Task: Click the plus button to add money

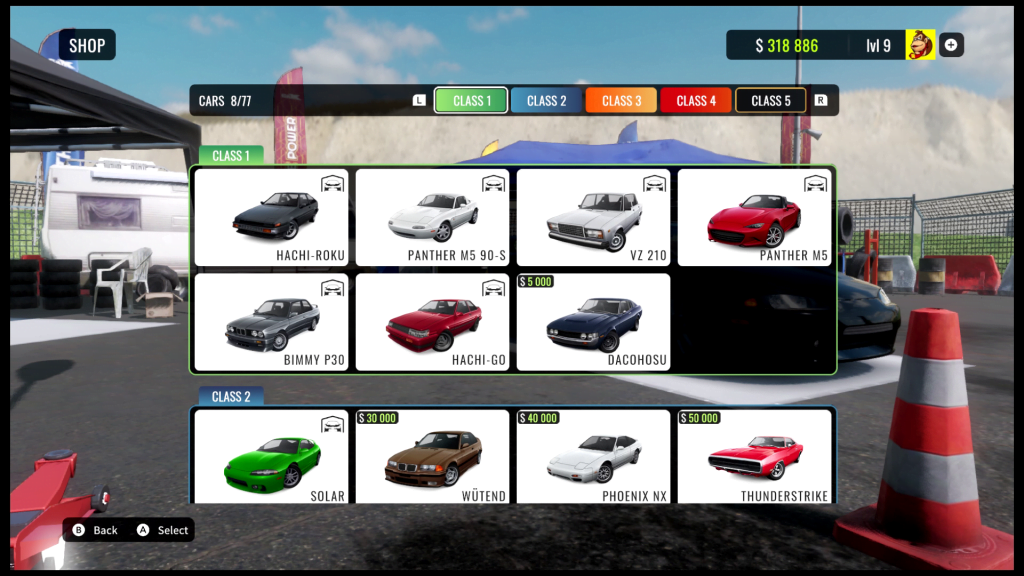Action: coord(951,45)
